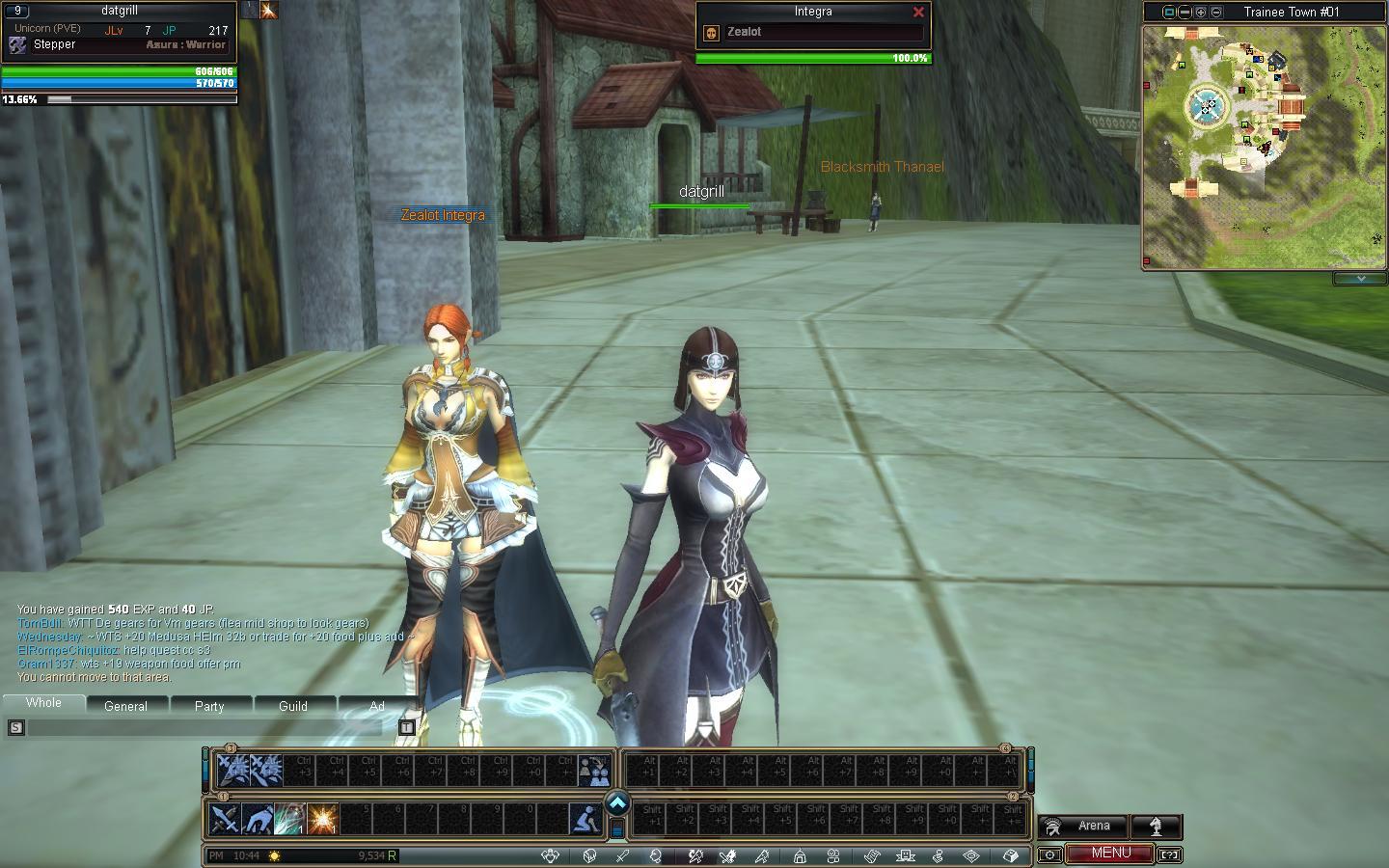Switch to the General chat tab
The image size is (1389, 868).
click(125, 706)
